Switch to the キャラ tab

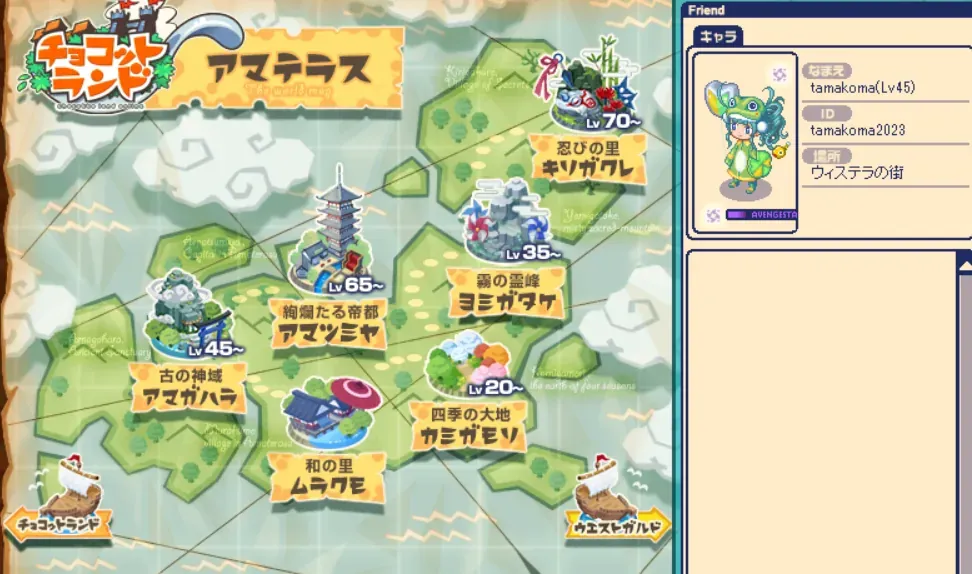tap(717, 35)
